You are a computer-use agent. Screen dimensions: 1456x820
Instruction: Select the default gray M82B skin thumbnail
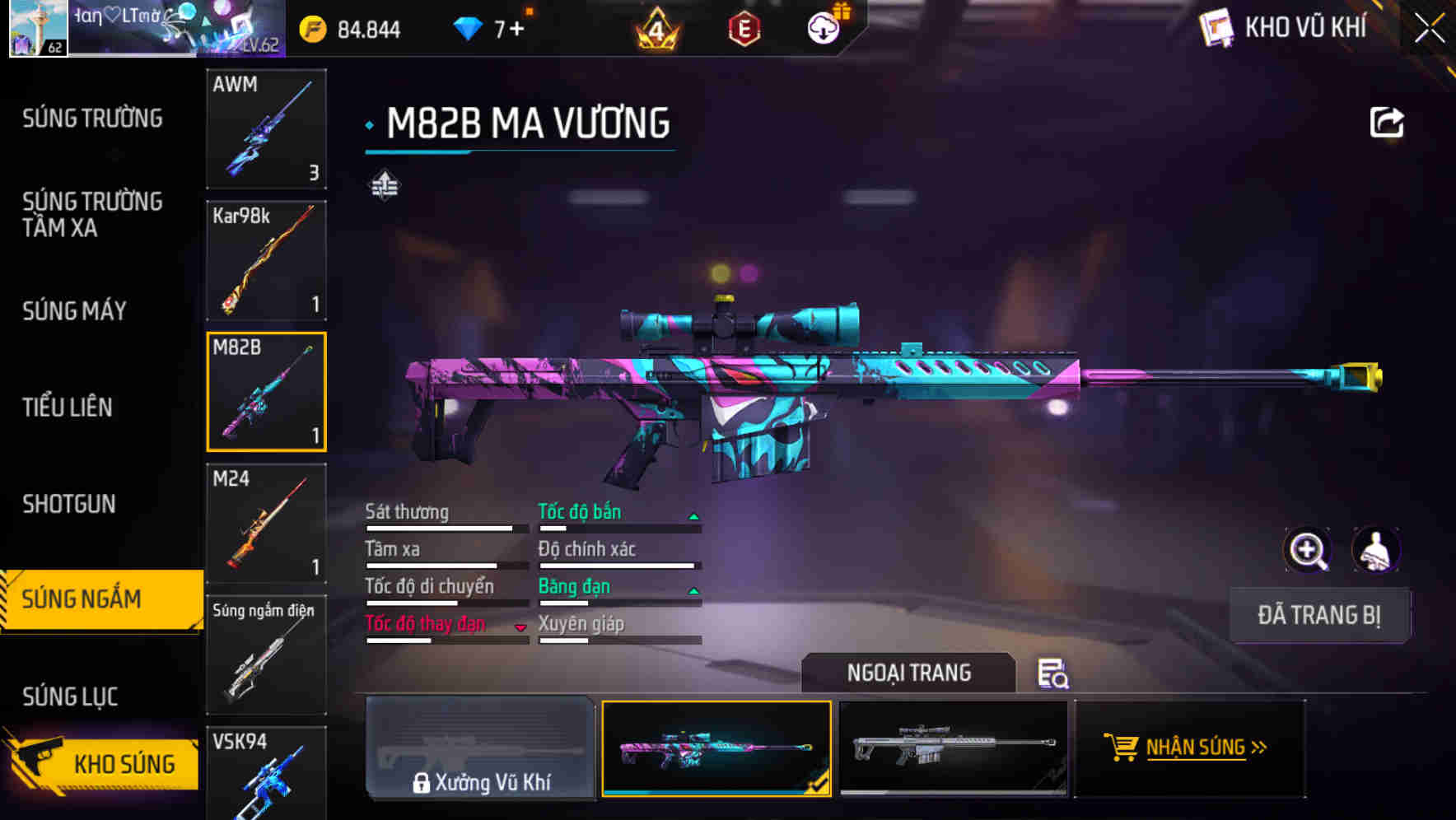coord(955,748)
